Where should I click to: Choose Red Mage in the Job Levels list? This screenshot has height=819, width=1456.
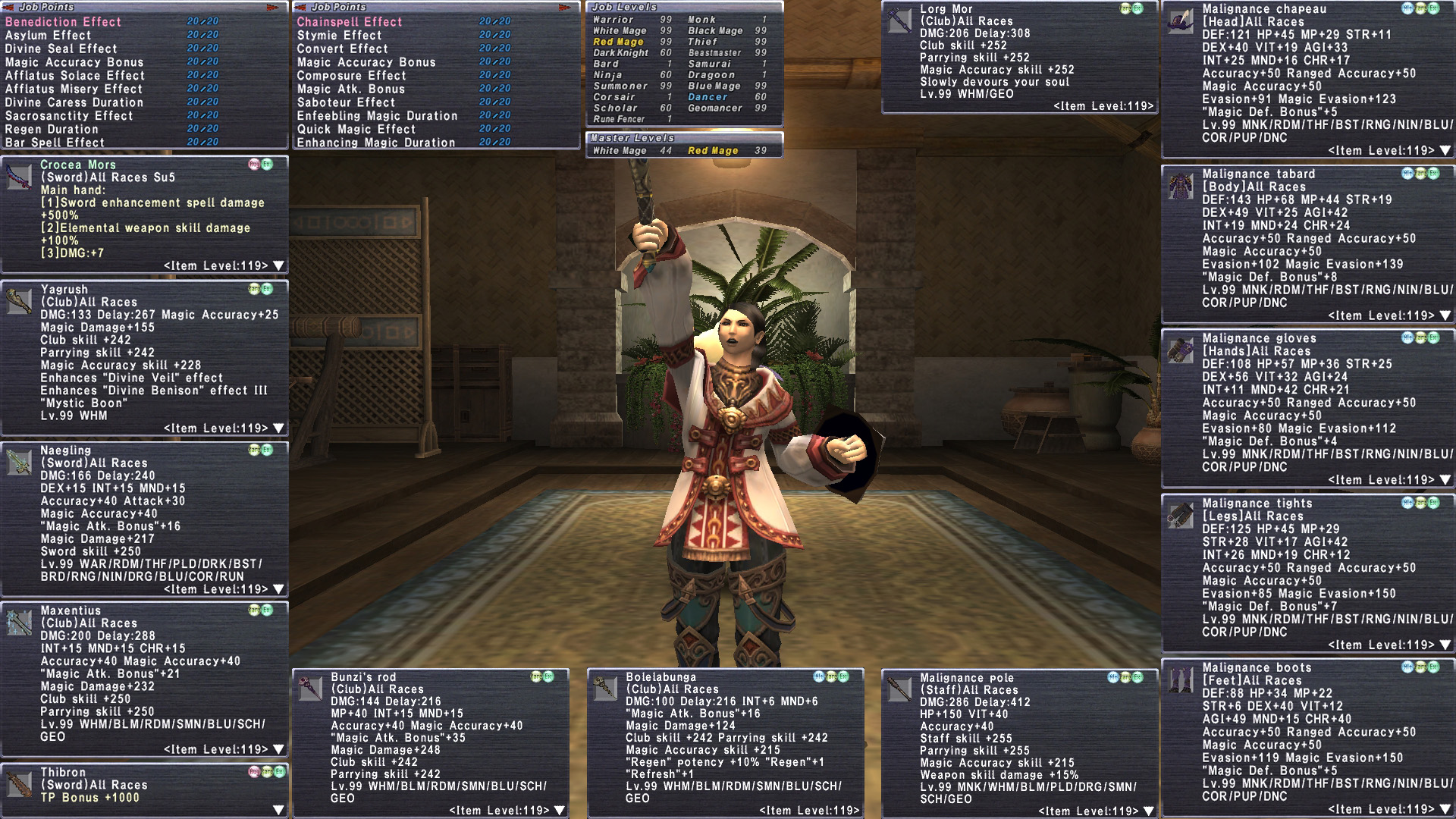(x=618, y=42)
